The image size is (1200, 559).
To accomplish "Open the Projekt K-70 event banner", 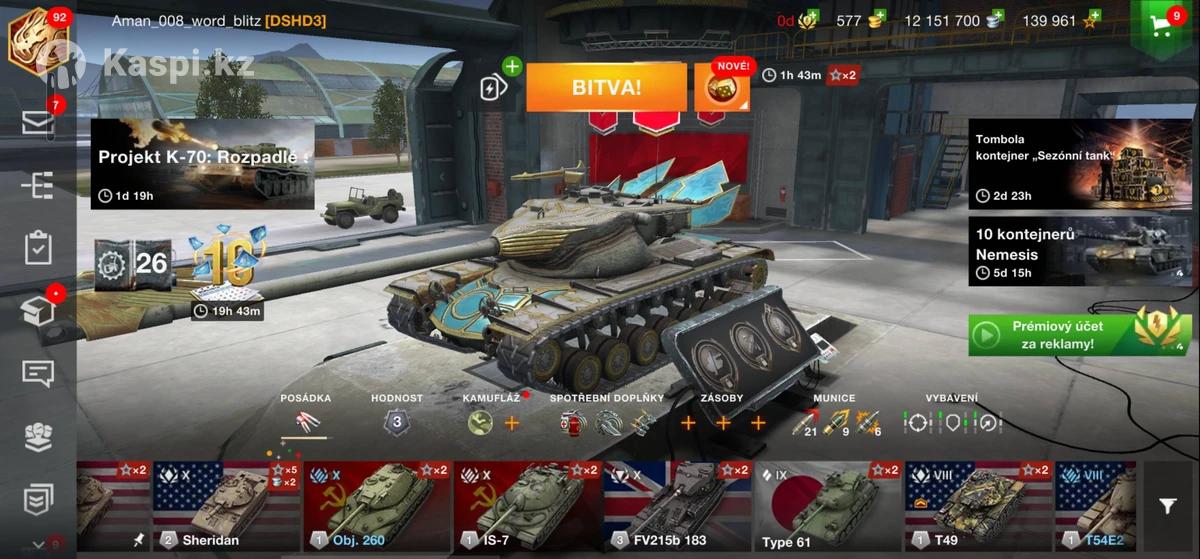I will tap(203, 164).
